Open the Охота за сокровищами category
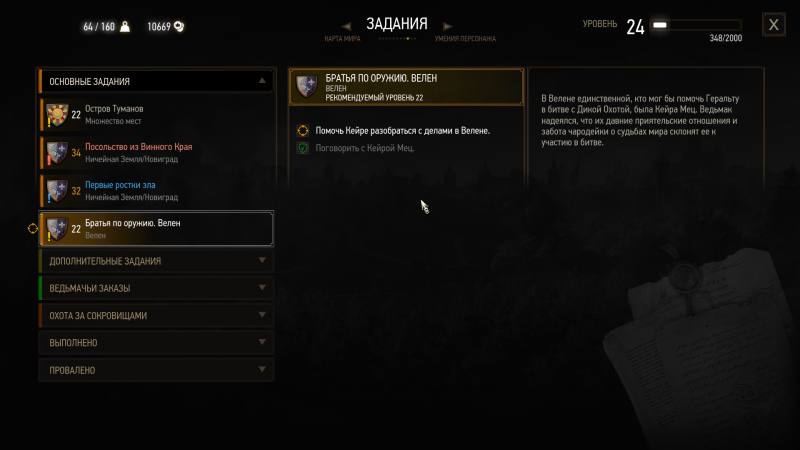Screen dimensions: 800x450 click(155, 315)
